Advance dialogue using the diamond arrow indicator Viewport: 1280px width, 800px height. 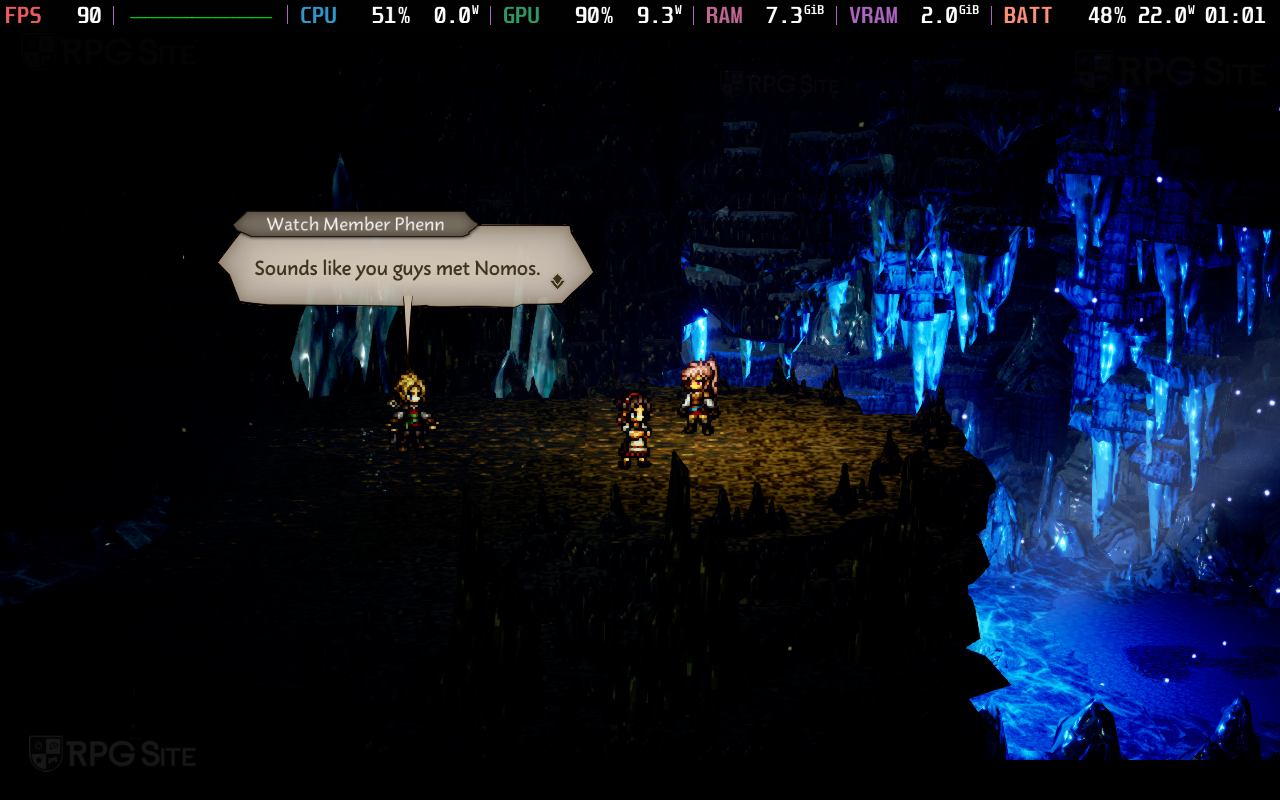[557, 282]
